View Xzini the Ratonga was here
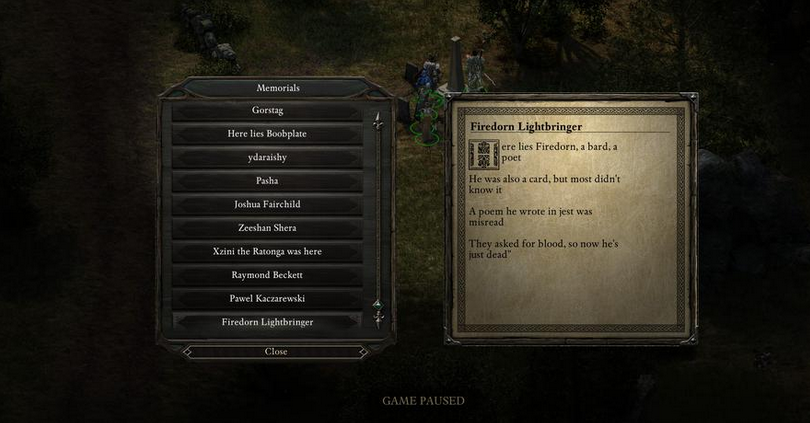 [267, 251]
